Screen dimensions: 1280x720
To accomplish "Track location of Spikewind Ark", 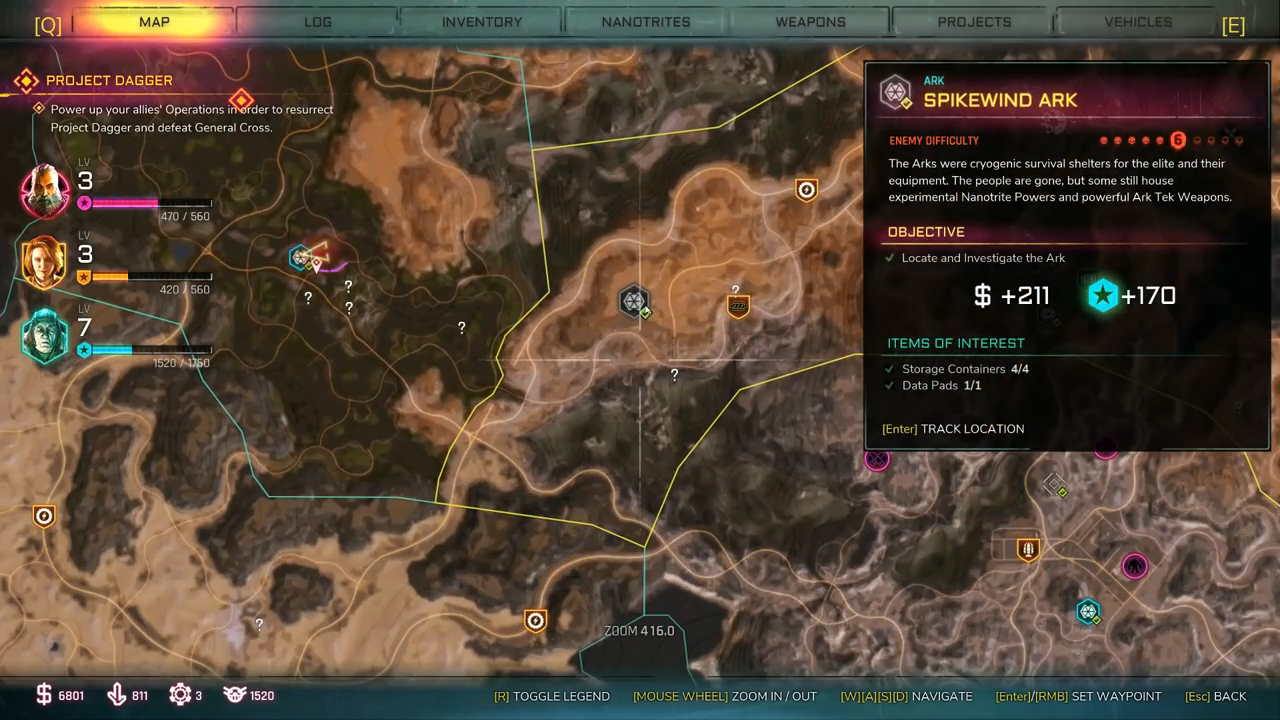I will pyautogui.click(x=953, y=429).
